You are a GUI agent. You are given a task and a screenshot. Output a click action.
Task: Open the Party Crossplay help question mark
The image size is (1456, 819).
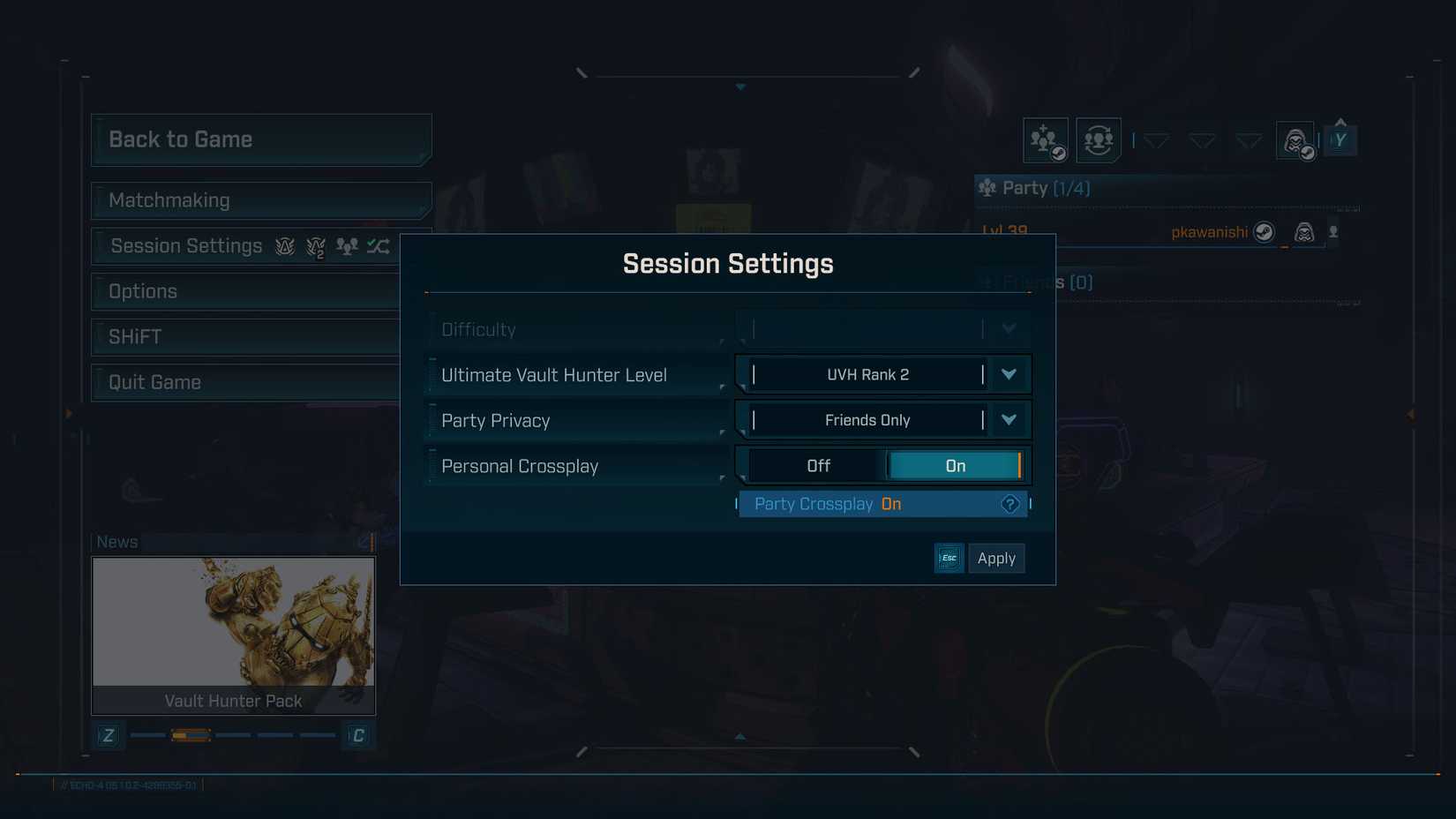(x=1009, y=504)
